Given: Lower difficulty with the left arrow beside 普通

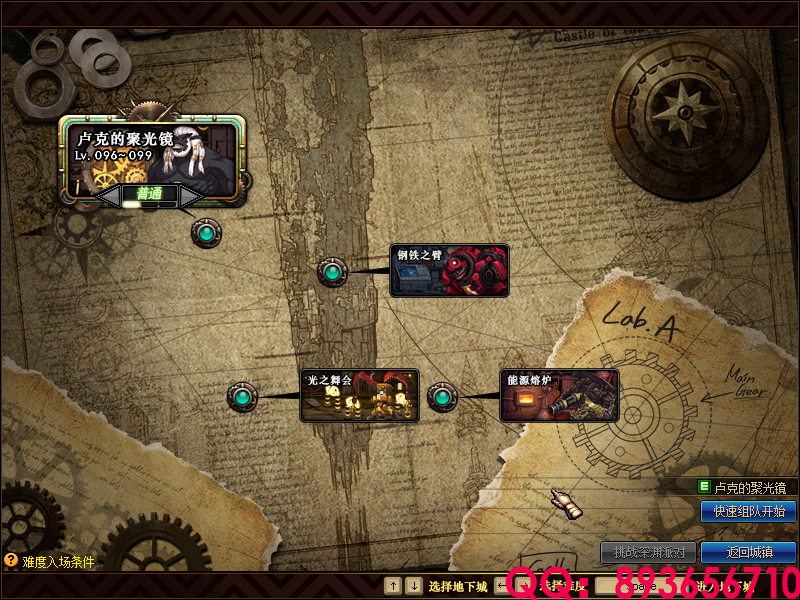Looking at the screenshot, I should (110, 196).
